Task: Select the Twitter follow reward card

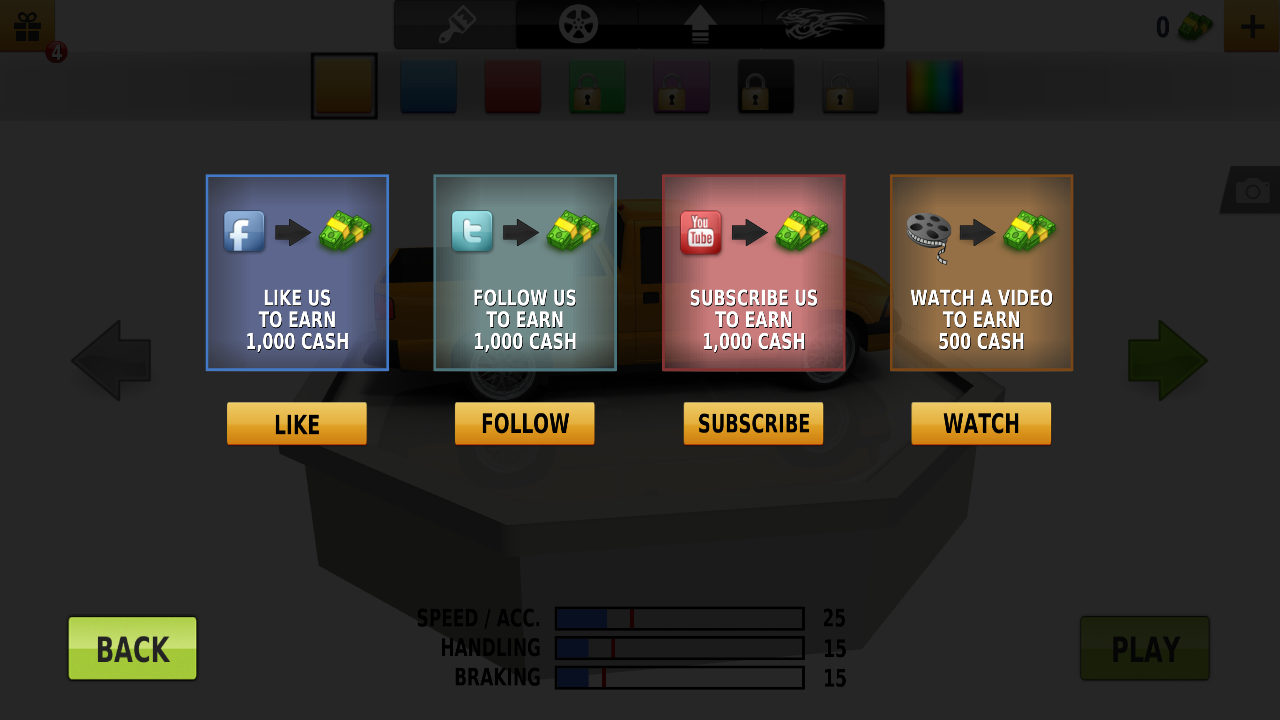Action: [525, 273]
